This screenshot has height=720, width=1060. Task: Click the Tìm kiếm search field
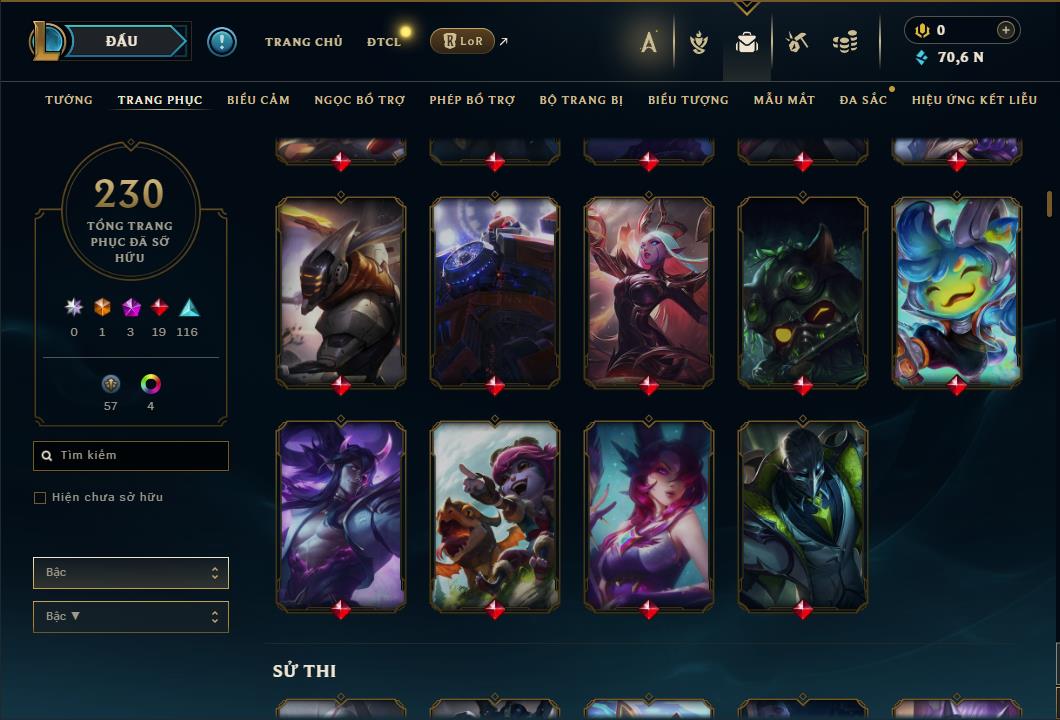click(131, 456)
